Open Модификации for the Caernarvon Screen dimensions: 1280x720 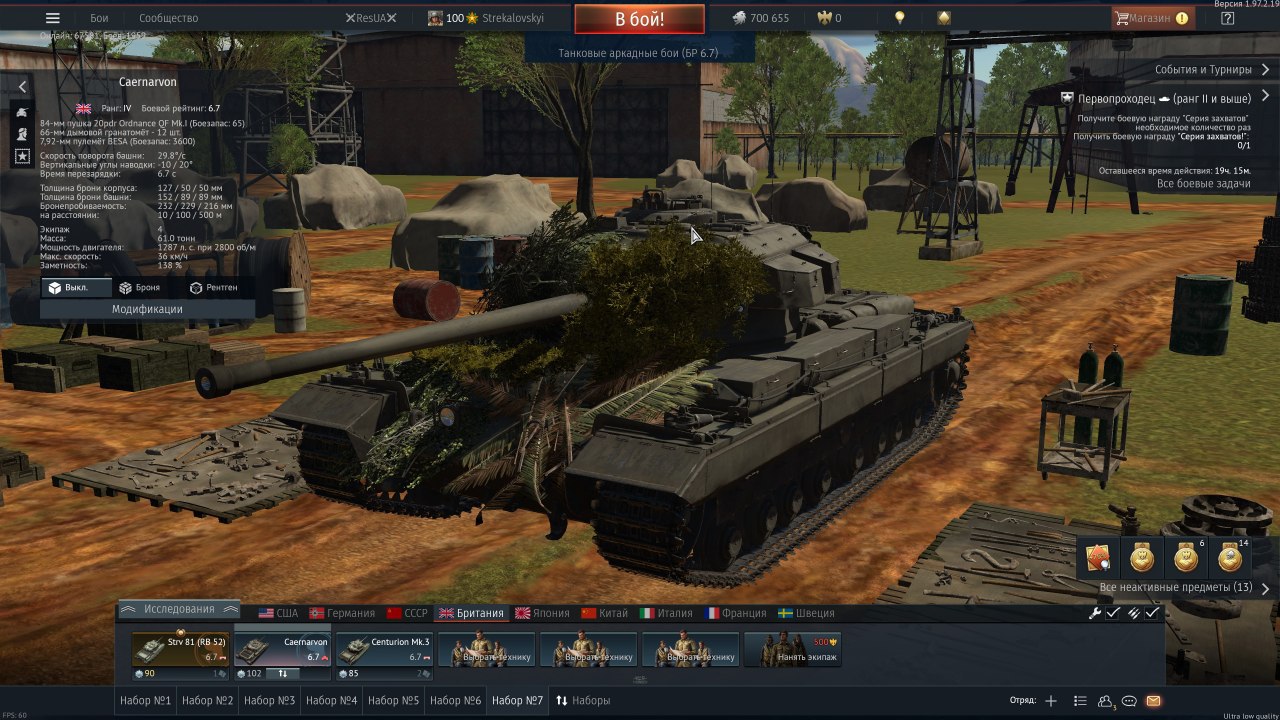[x=147, y=309]
